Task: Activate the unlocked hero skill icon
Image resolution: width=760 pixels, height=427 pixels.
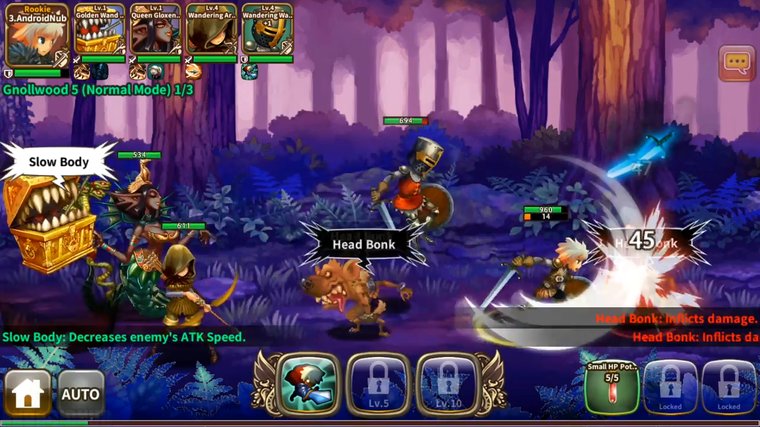Action: coord(308,385)
